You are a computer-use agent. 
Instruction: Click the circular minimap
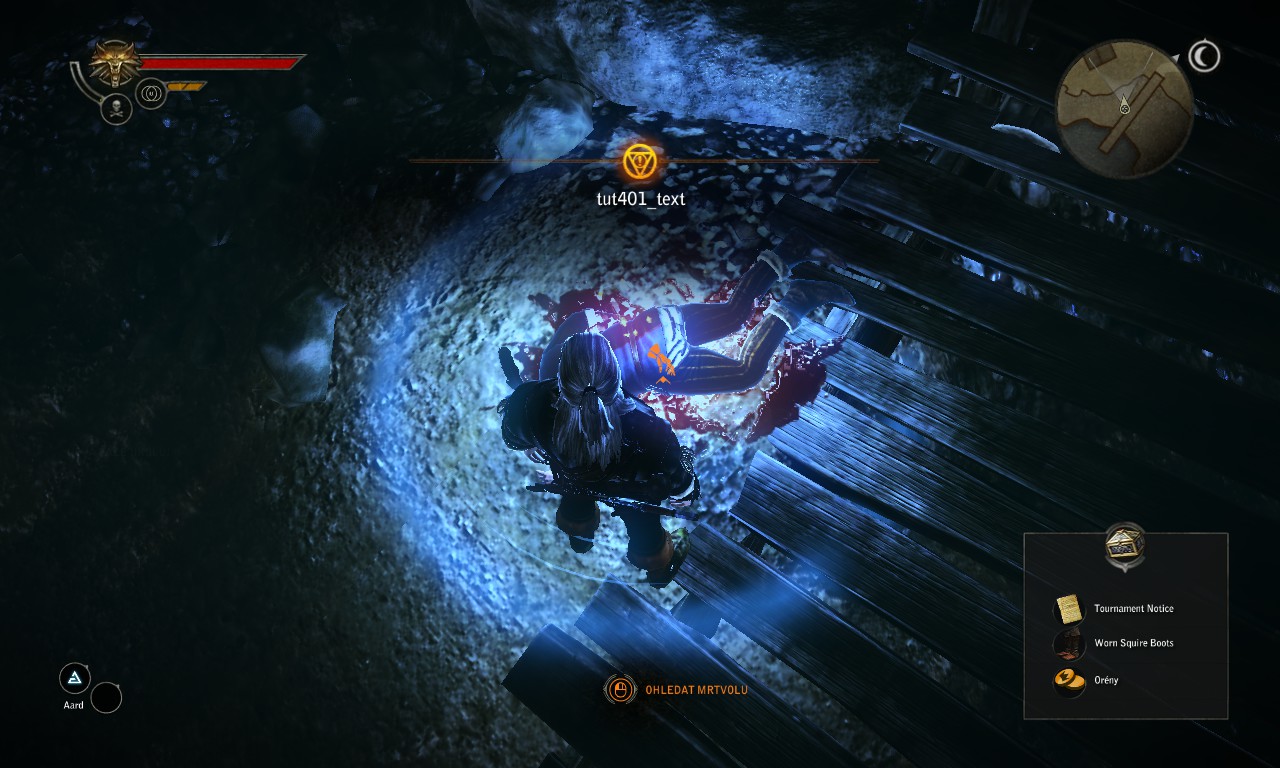click(1124, 109)
